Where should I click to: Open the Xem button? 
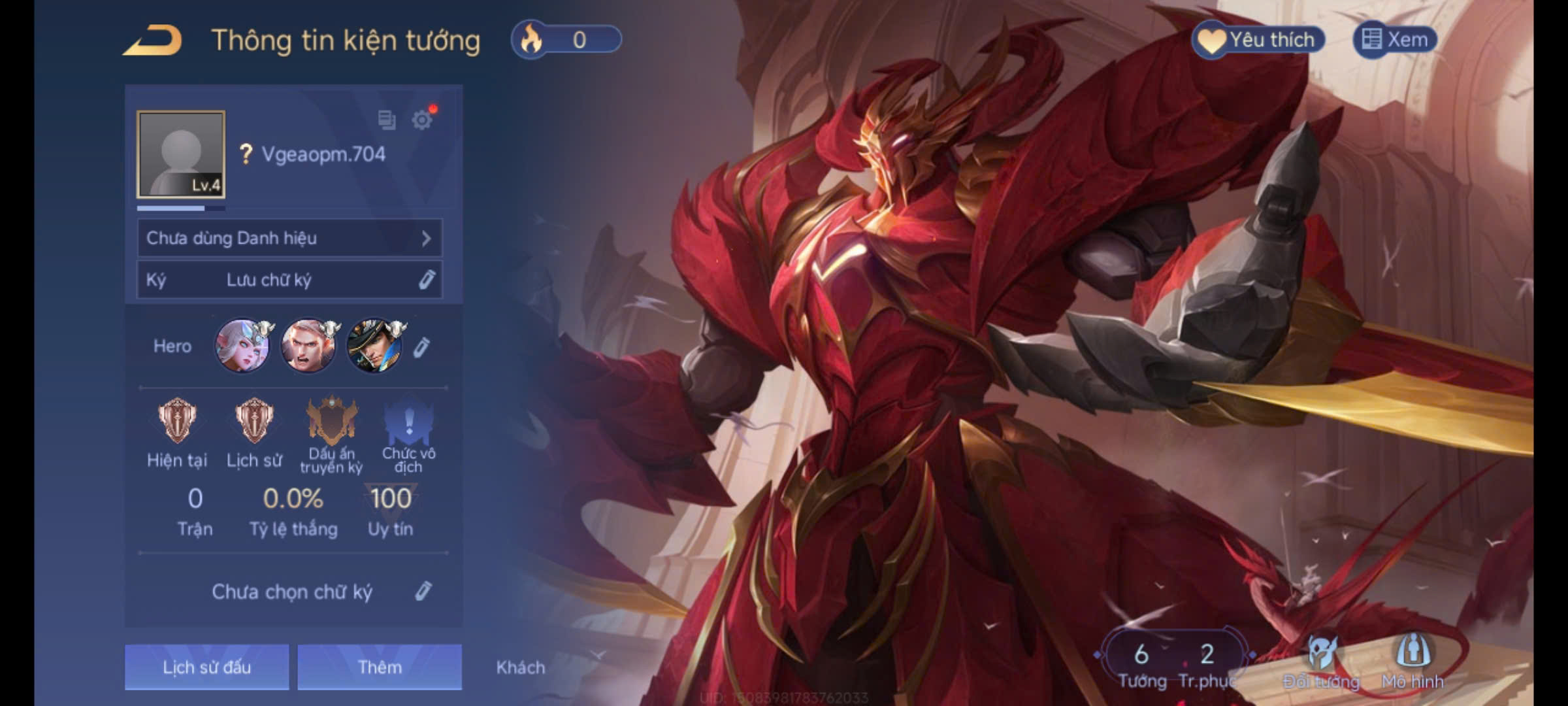coord(1395,40)
